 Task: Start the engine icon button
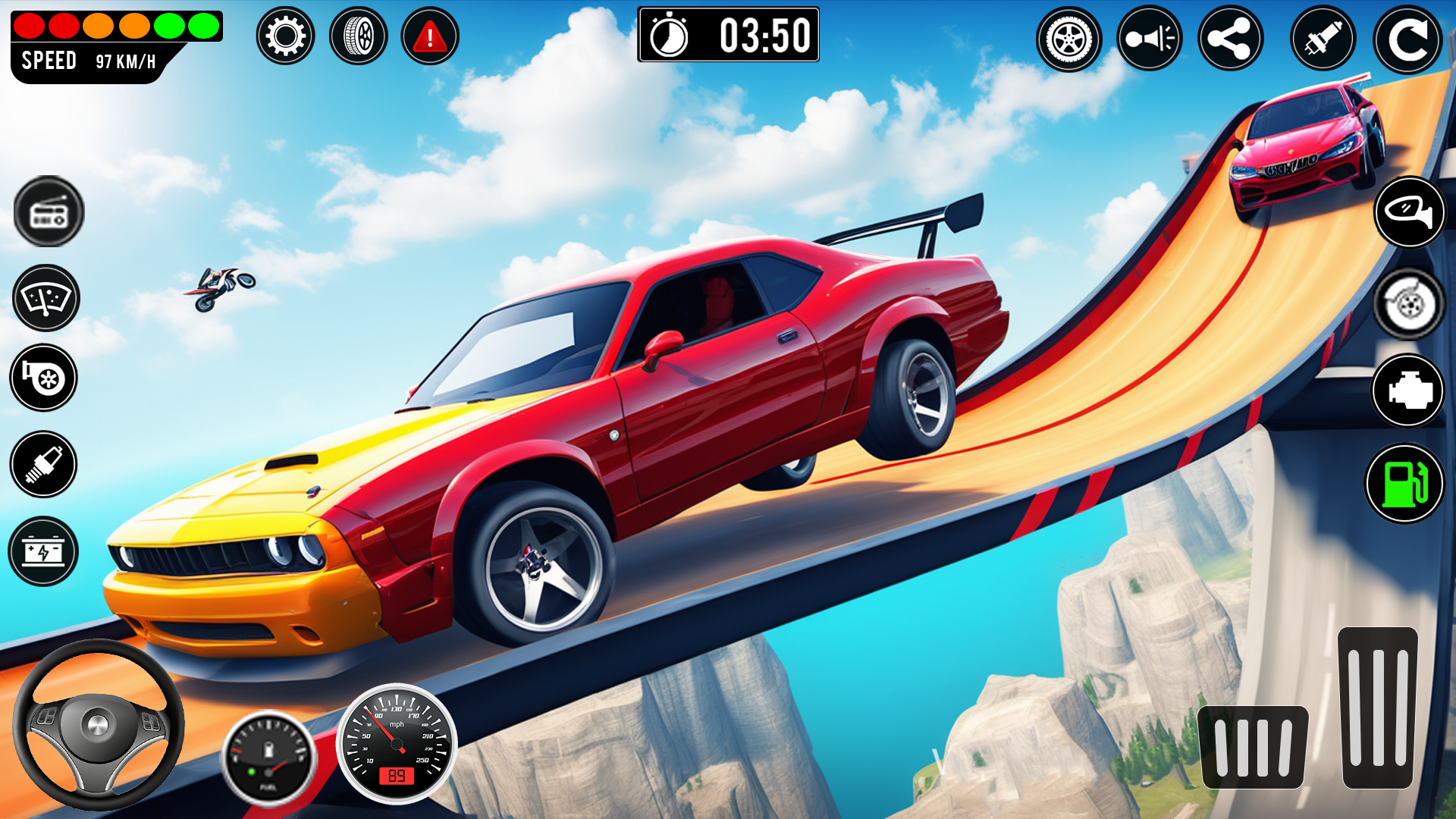point(1408,391)
